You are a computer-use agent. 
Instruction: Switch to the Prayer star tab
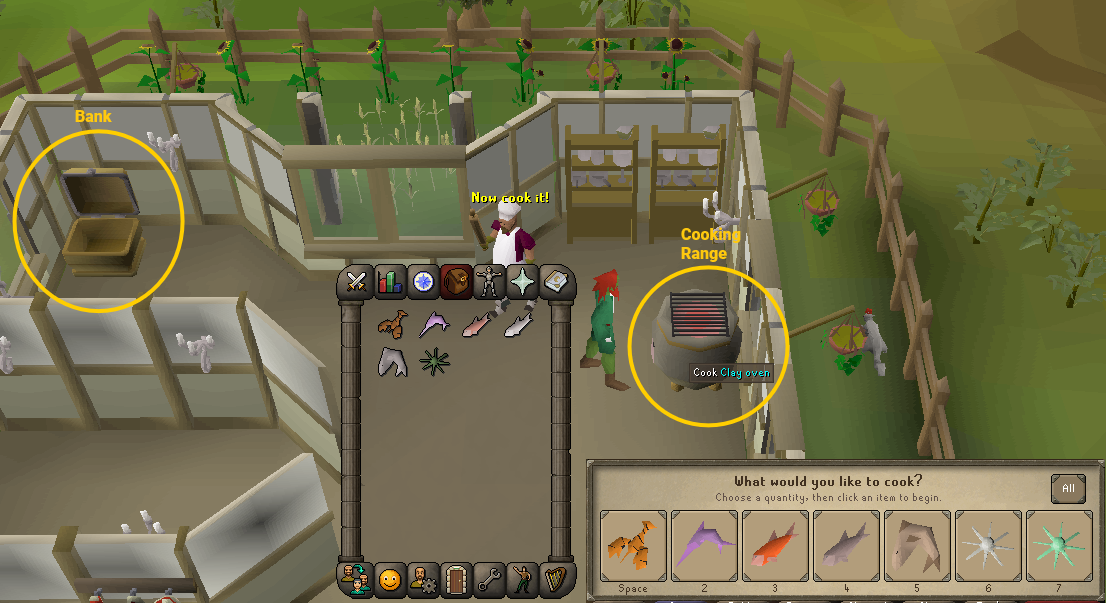point(522,283)
